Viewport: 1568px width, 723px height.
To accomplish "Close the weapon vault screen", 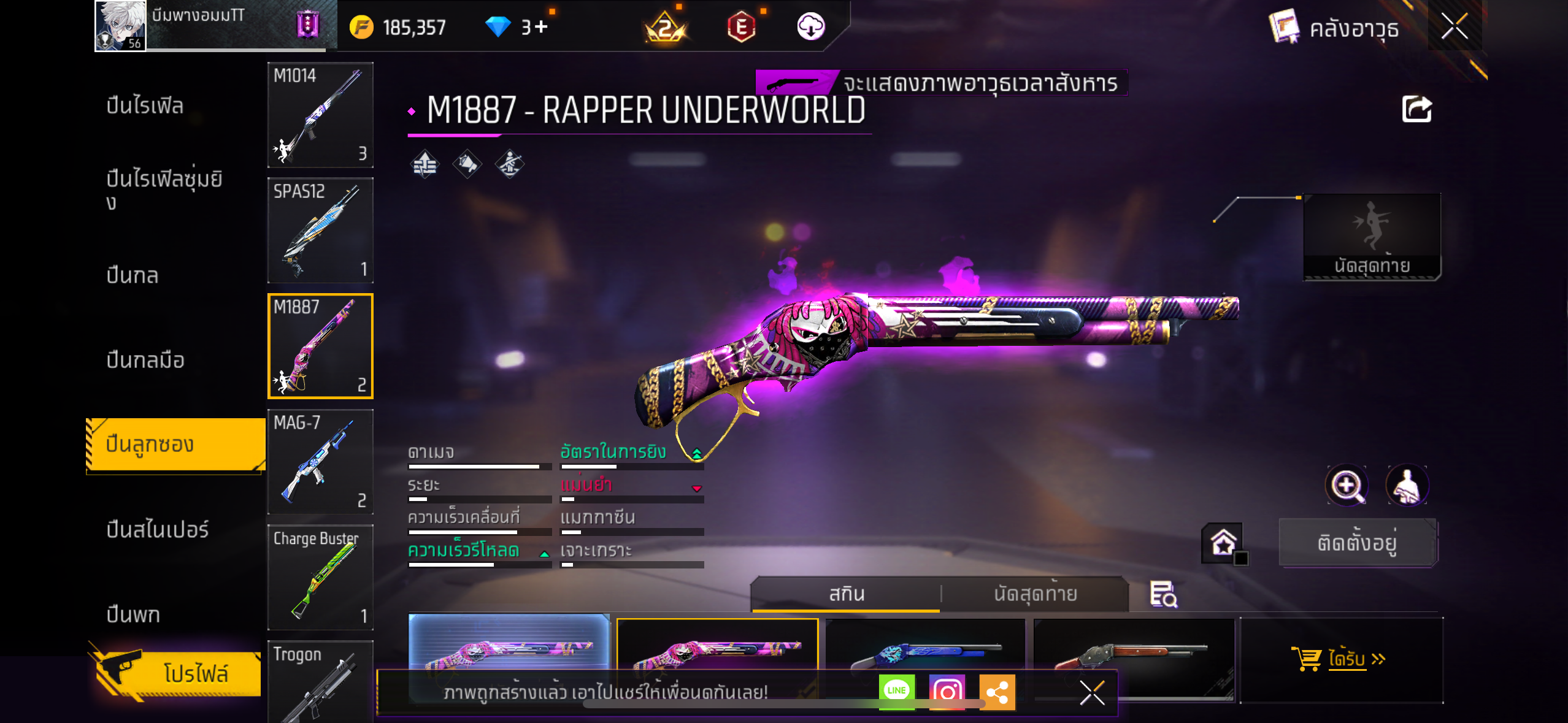I will pos(1454,26).
